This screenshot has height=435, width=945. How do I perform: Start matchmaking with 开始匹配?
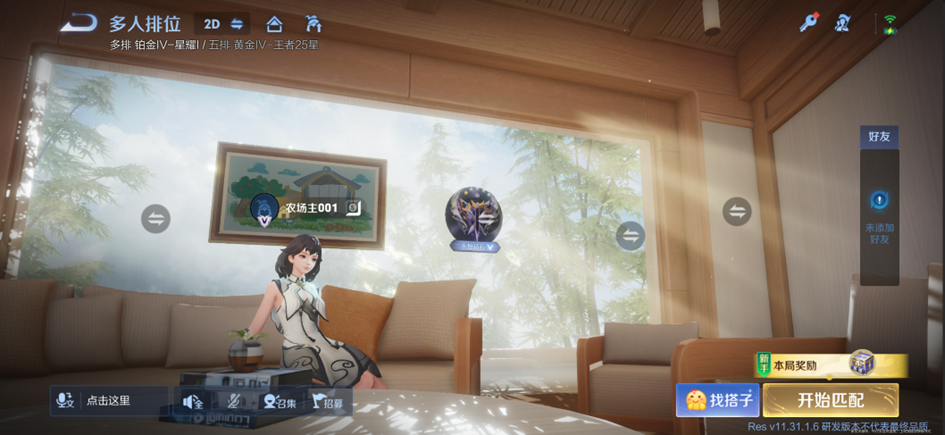point(830,400)
